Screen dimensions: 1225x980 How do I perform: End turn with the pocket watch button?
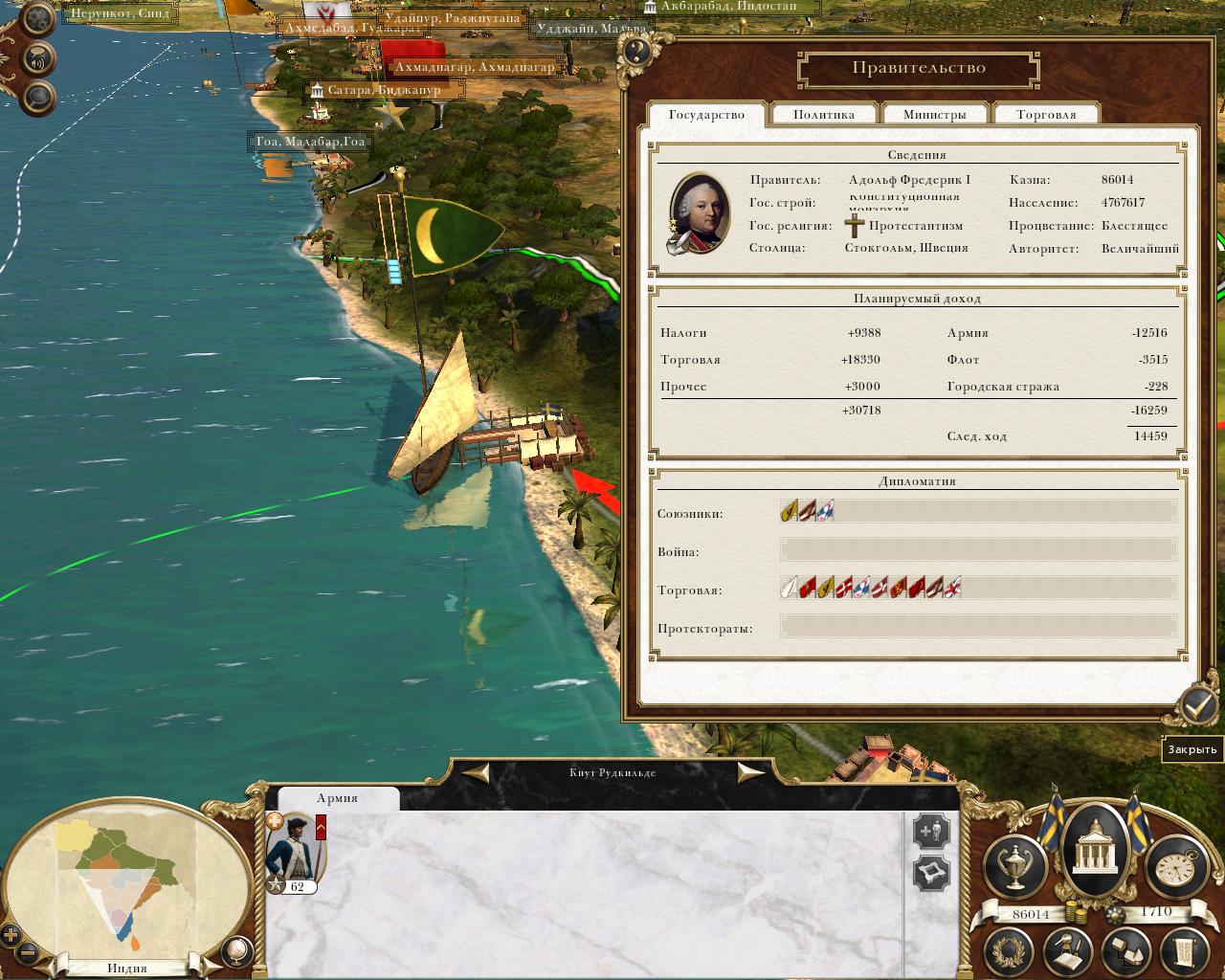(x=1175, y=867)
